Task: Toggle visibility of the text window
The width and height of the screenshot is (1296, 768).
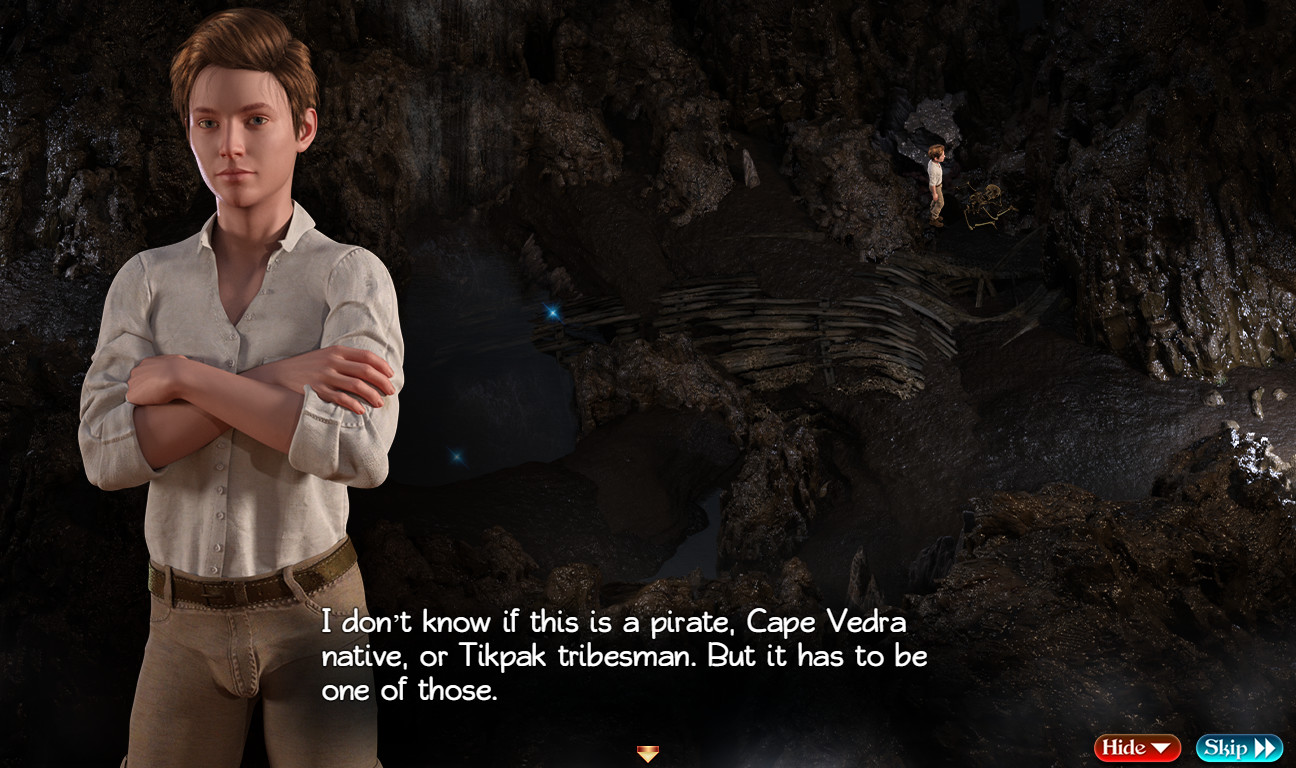Action: click(1137, 747)
